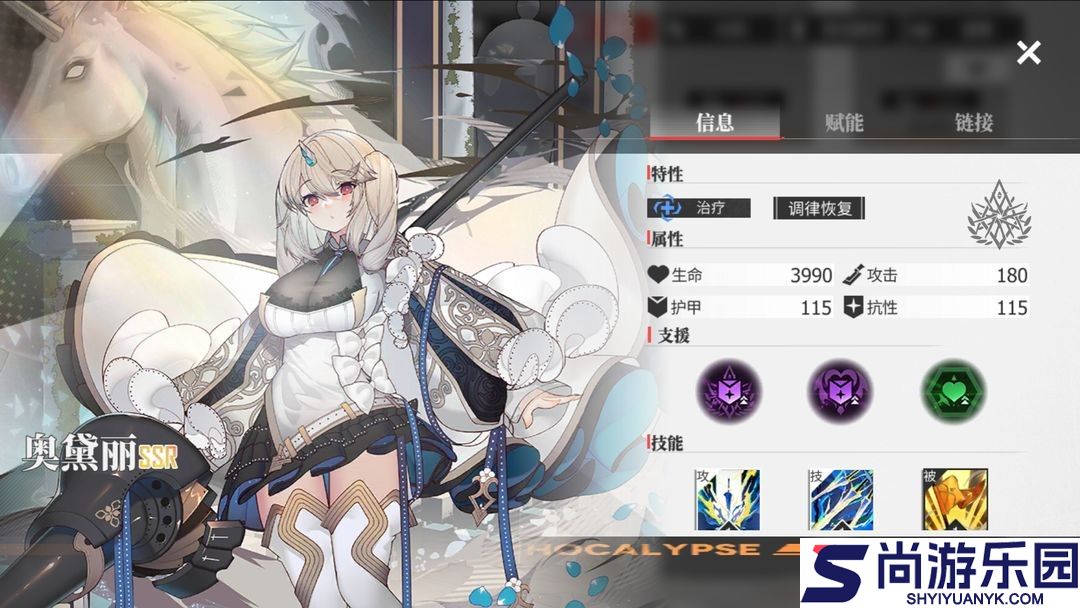The height and width of the screenshot is (608, 1080).
Task: Open the 技 blue lightning skill icon
Action: click(x=841, y=498)
